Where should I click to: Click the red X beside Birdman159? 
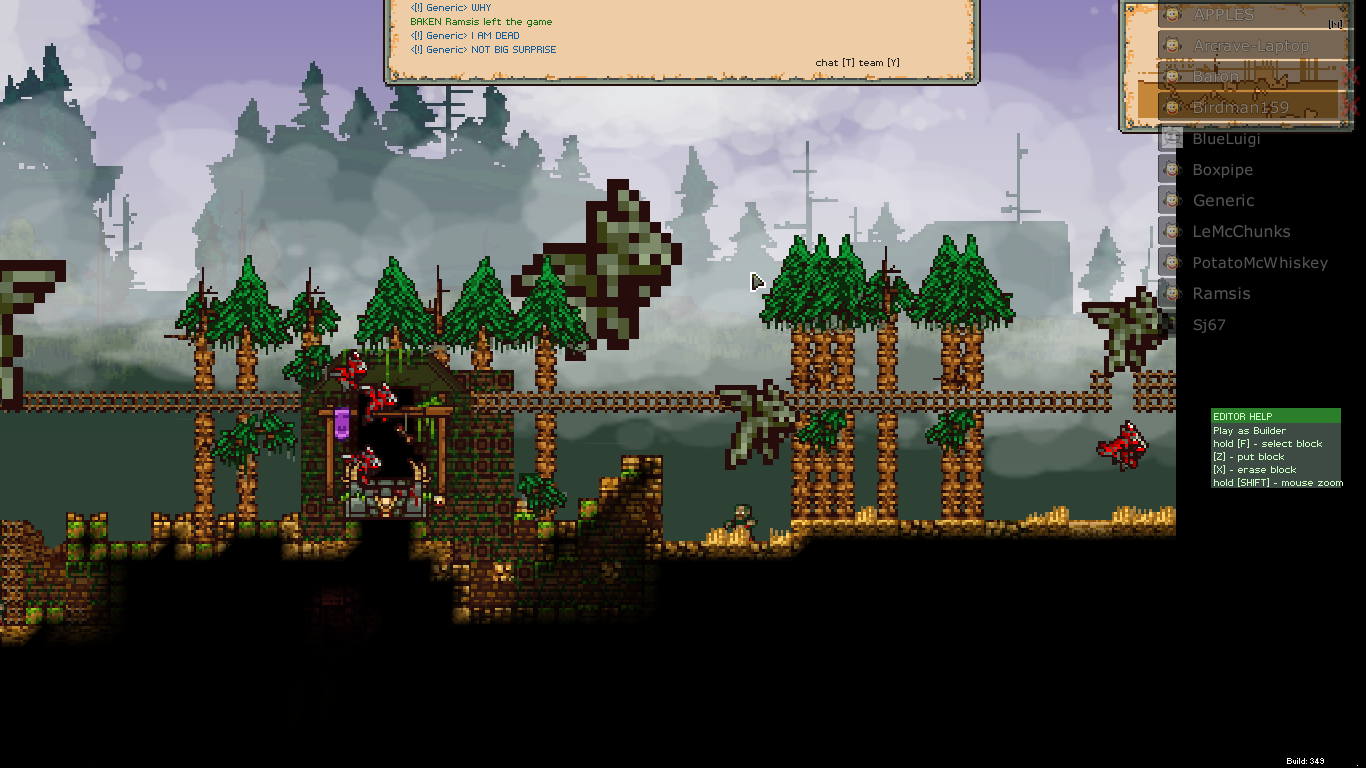click(1351, 107)
